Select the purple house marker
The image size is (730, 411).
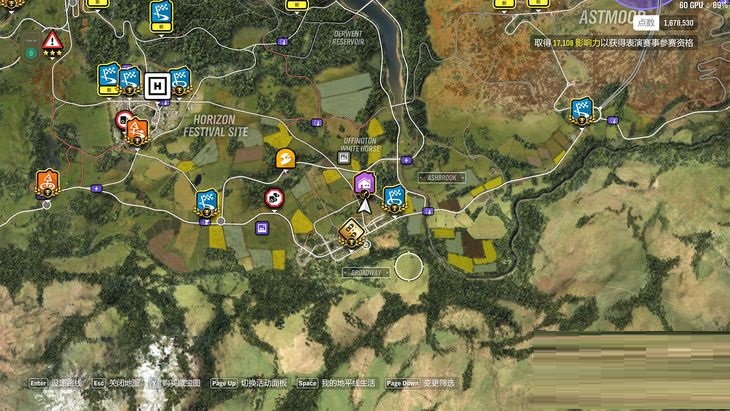click(365, 182)
